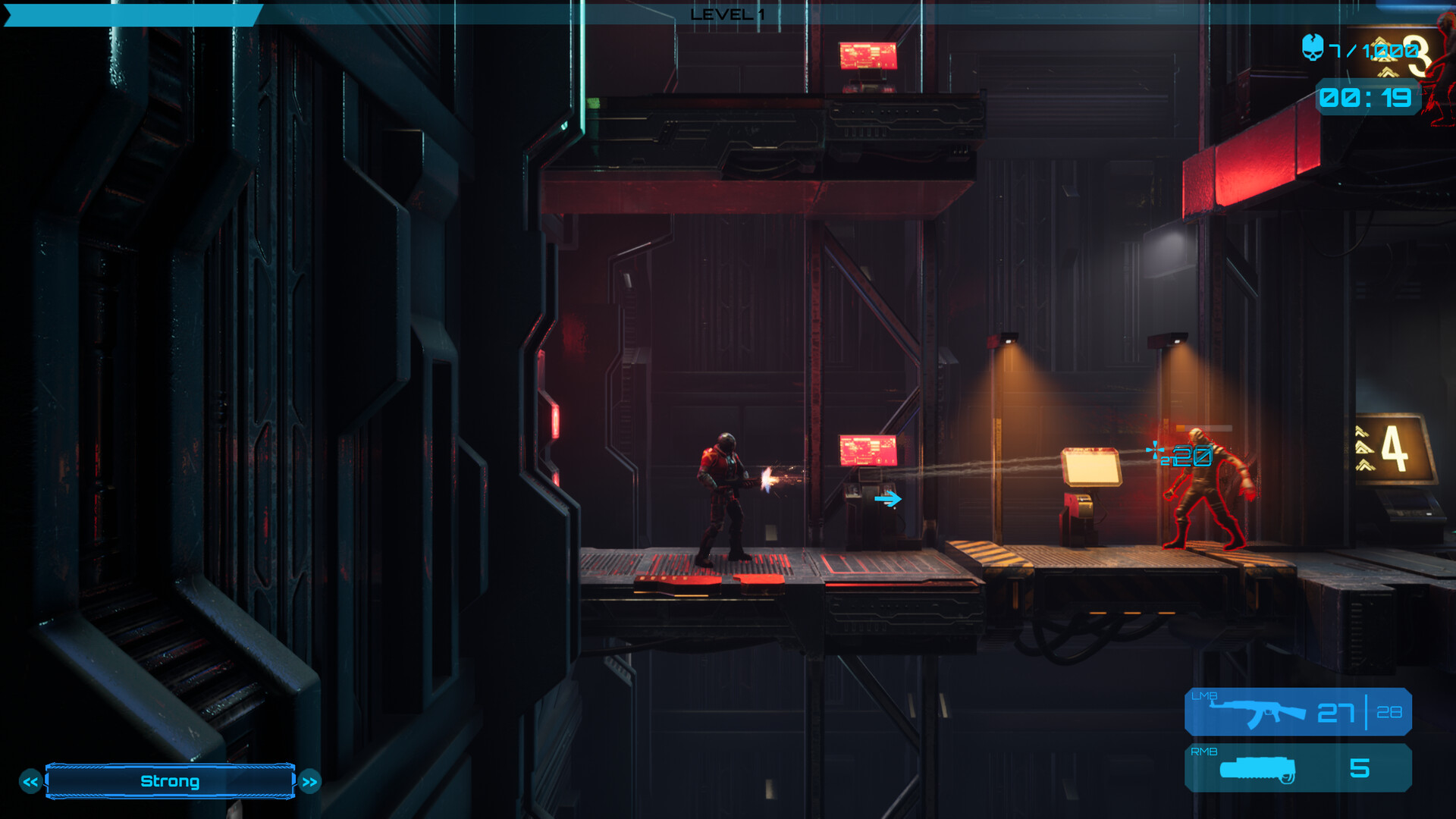The image size is (1456, 819).
Task: Click the LEVEL 1 title bar
Action: pyautogui.click(x=727, y=13)
